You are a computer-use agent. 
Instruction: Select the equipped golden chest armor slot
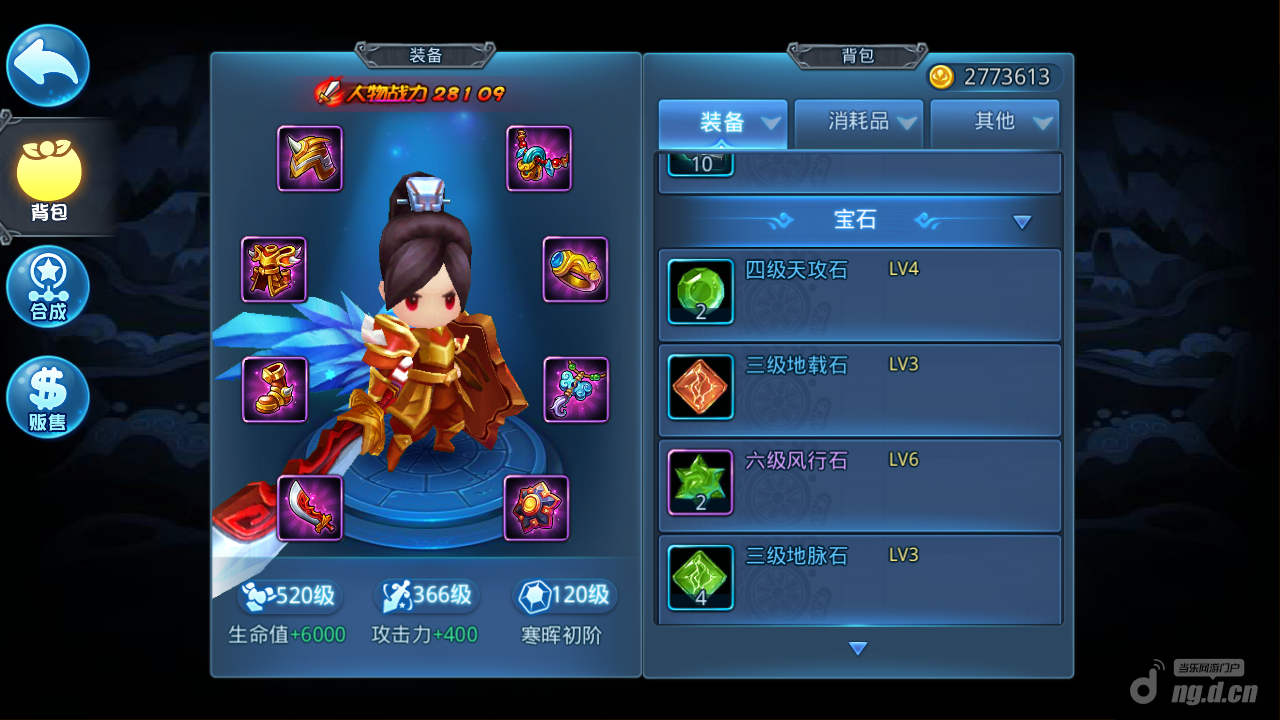(274, 269)
